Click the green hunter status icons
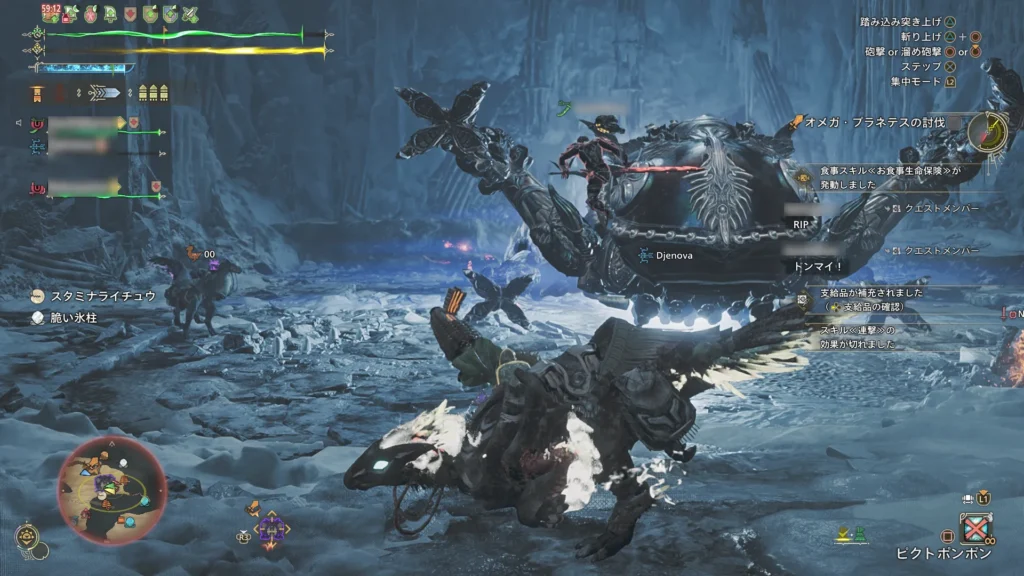1024x576 pixels. (851, 537)
